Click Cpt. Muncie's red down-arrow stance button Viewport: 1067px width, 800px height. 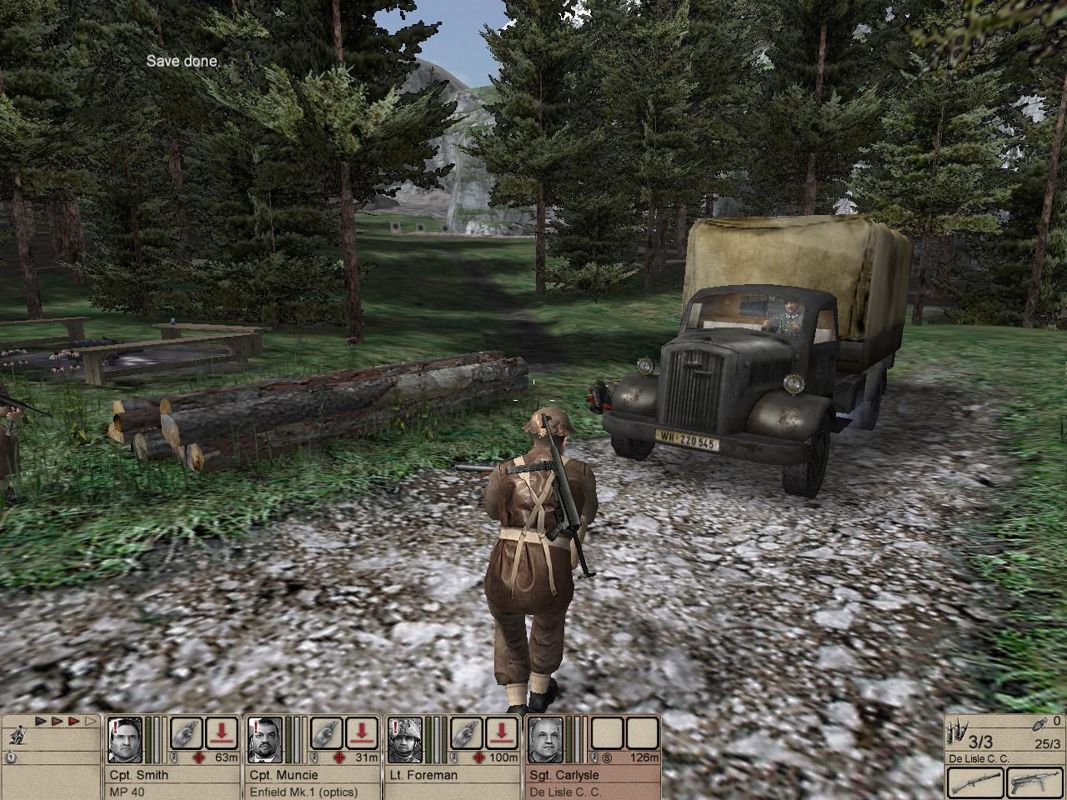[x=362, y=733]
